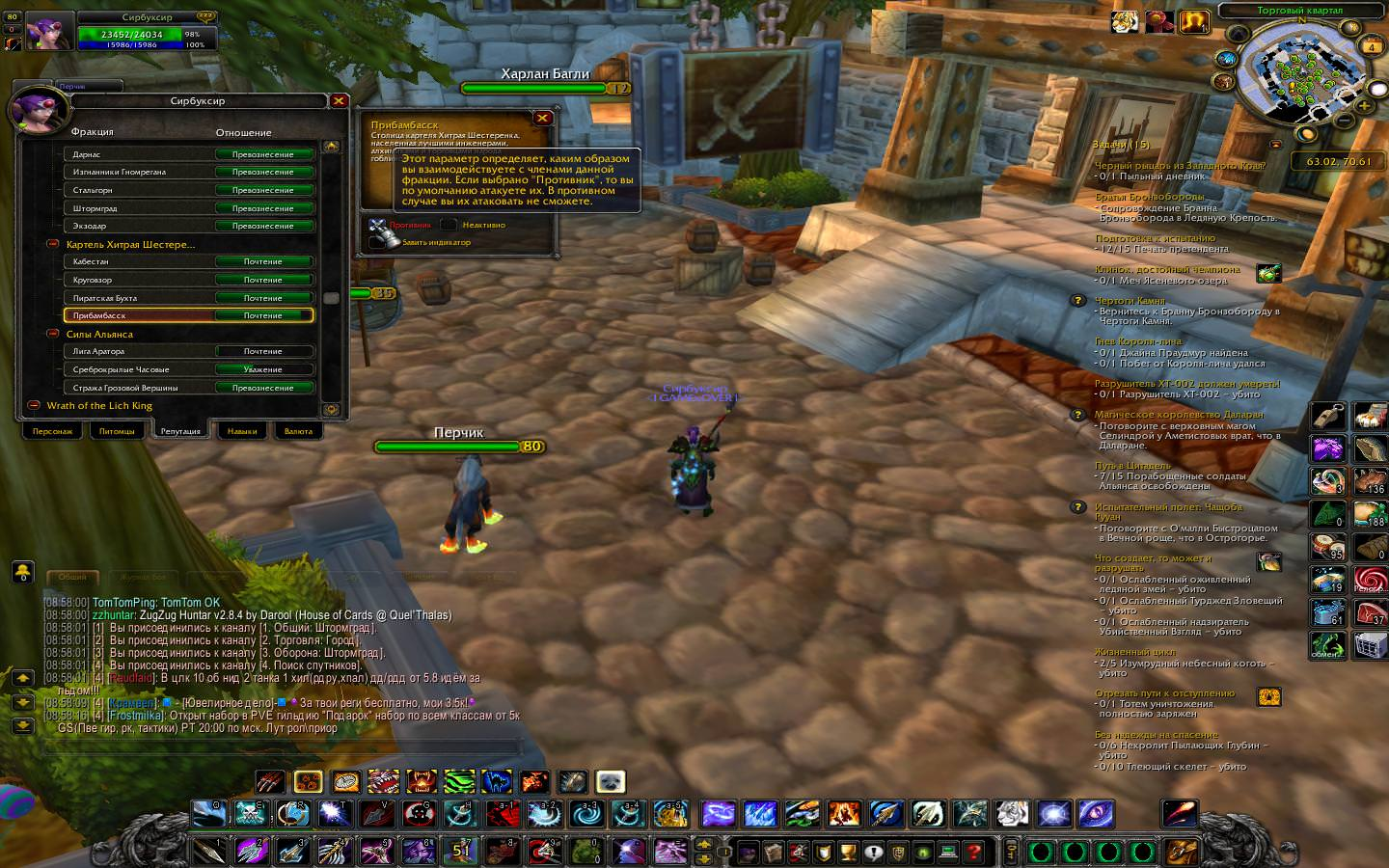
Task: Collapse the Wrath of the Lich King group
Action: coord(34,405)
